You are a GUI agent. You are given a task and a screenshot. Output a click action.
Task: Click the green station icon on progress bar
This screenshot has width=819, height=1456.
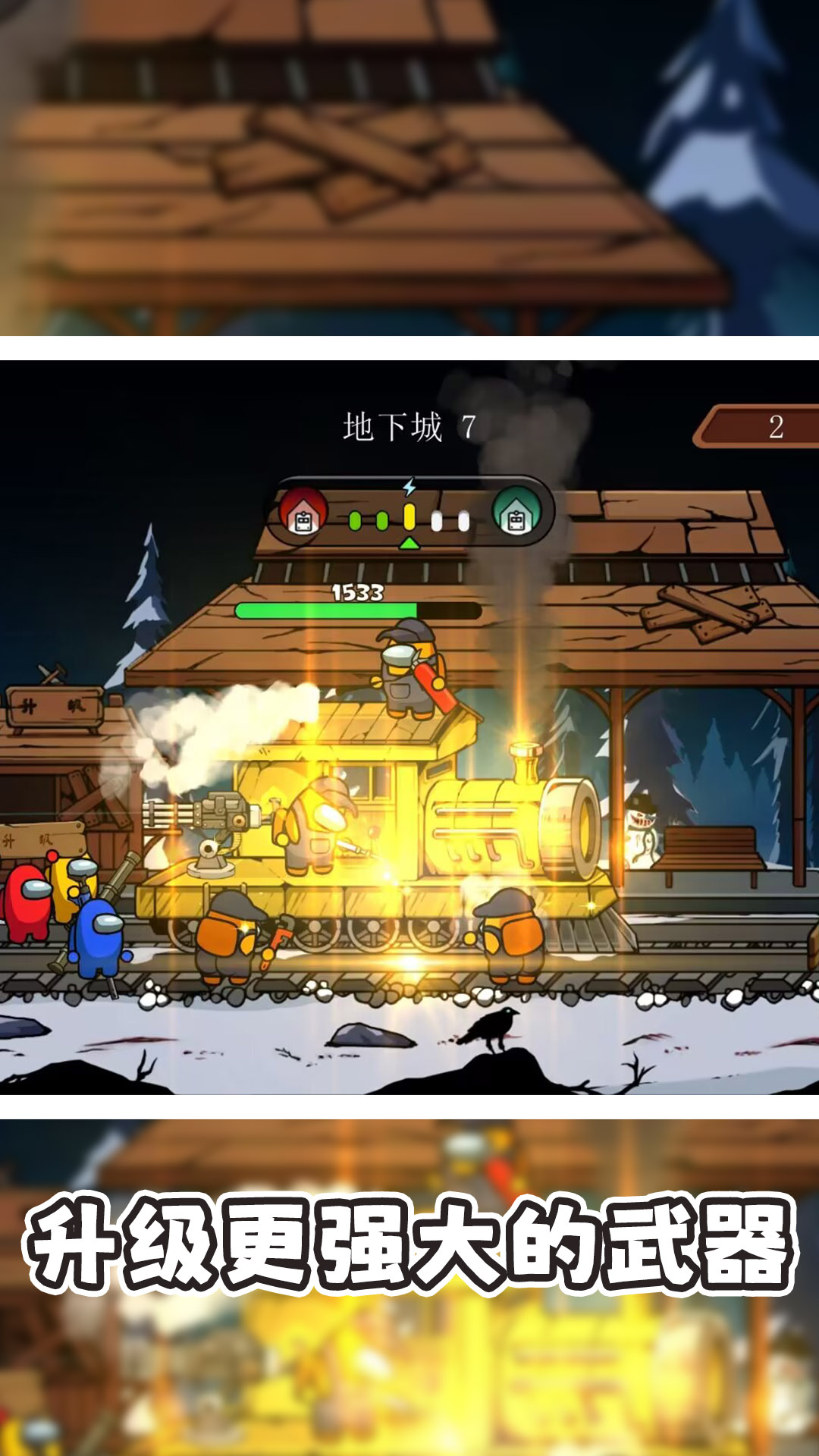tap(516, 513)
